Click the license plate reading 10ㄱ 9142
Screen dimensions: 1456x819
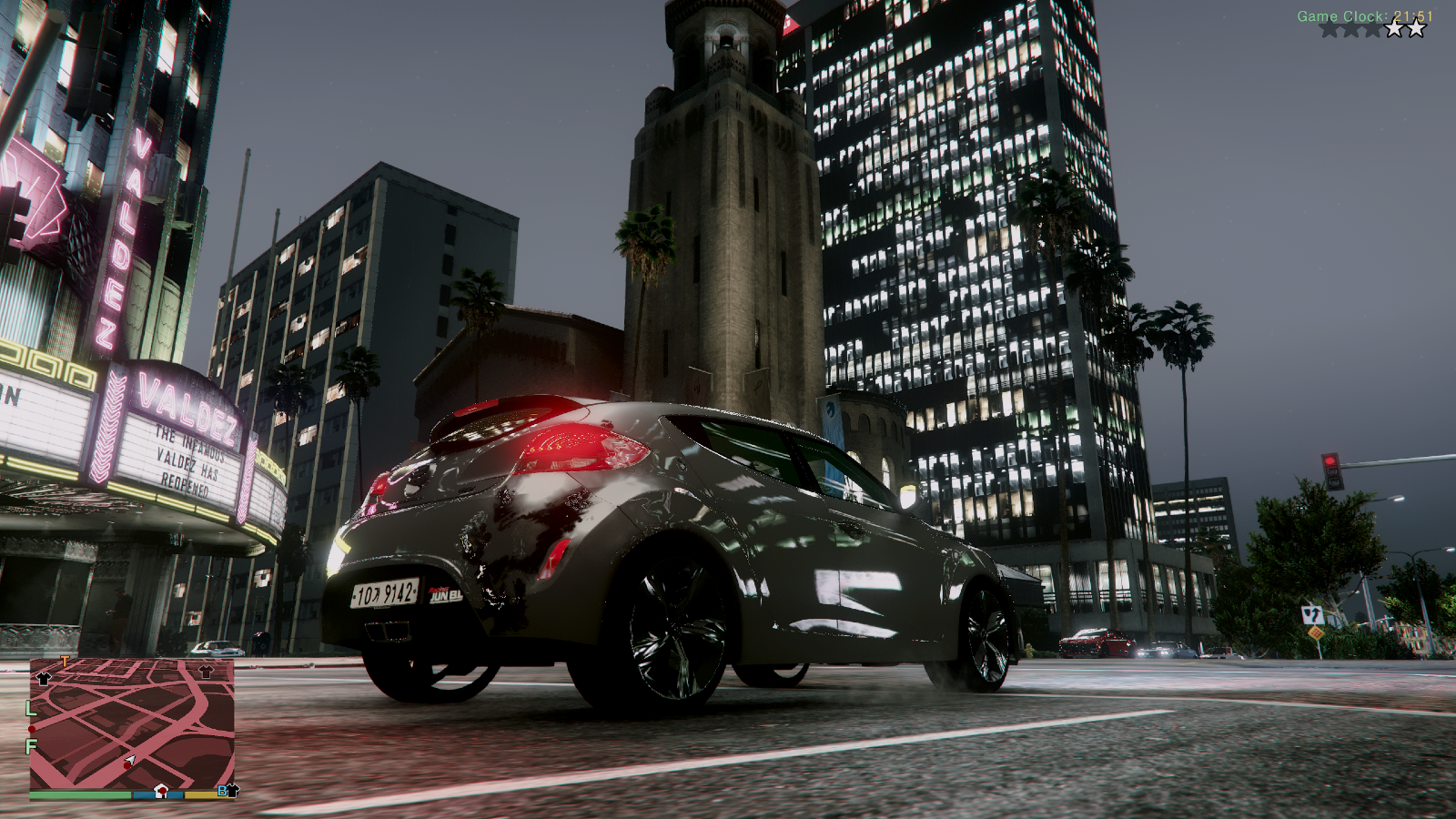[387, 593]
